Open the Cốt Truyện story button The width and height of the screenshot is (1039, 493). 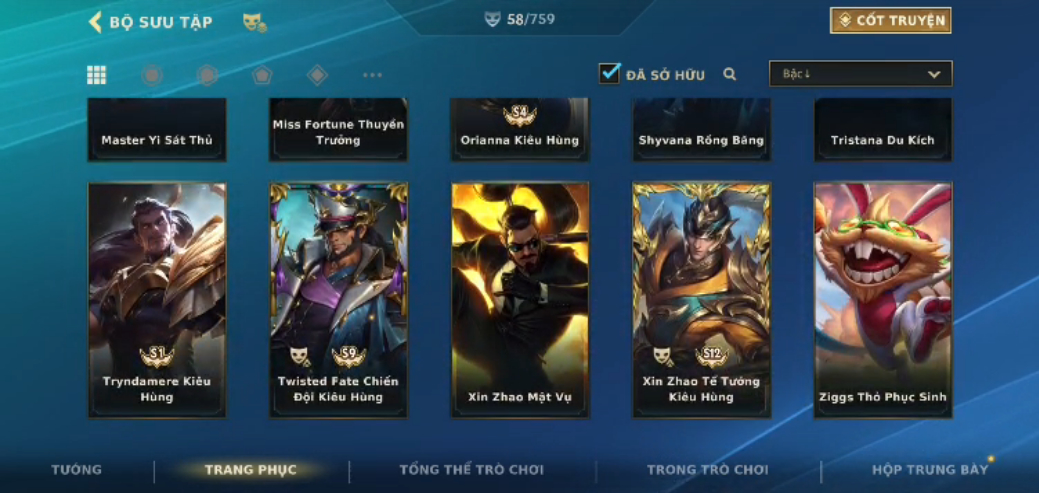pyautogui.click(x=890, y=20)
